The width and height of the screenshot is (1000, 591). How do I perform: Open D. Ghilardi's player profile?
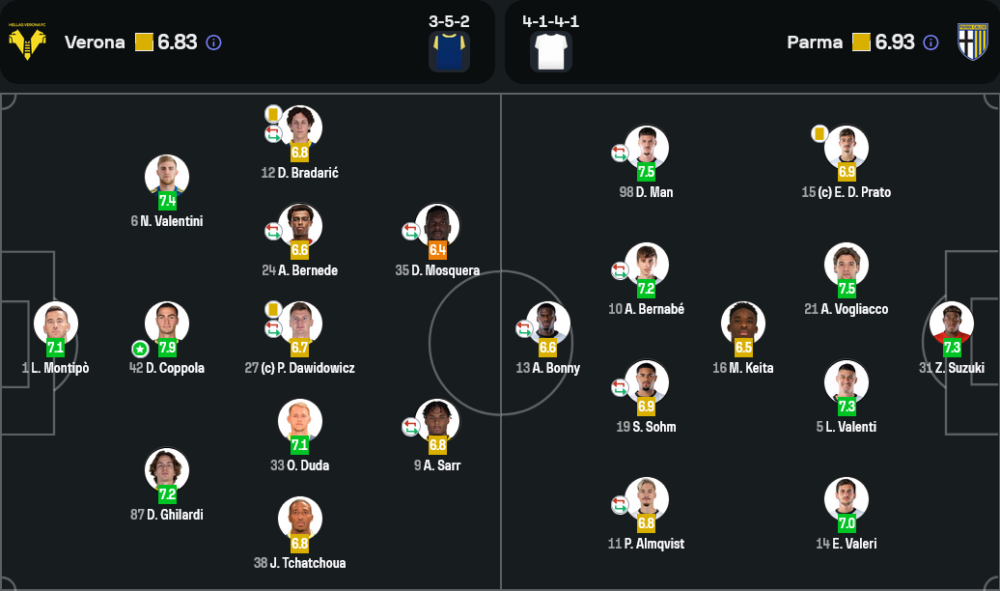click(167, 470)
